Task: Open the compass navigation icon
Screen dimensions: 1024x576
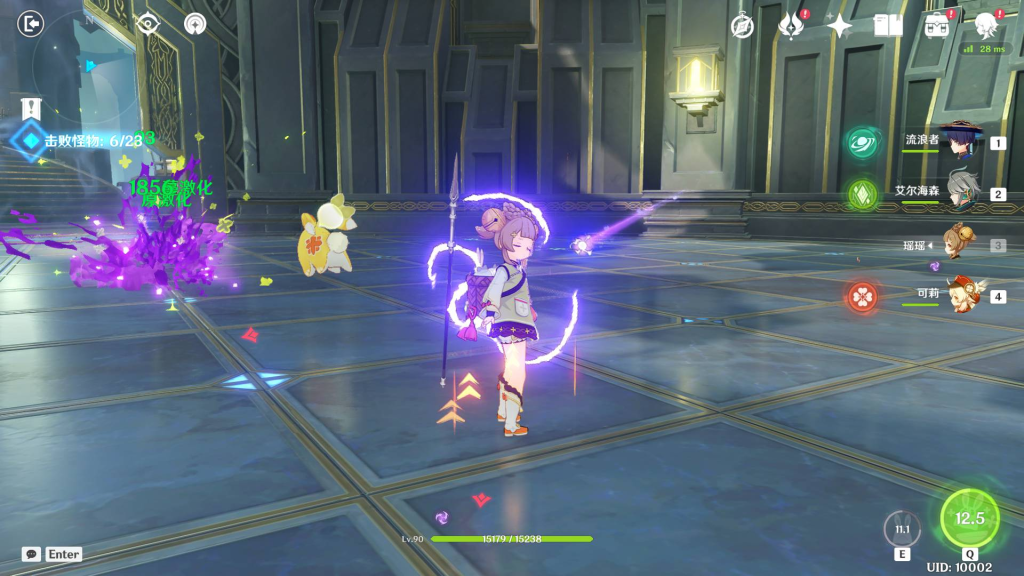Action: pos(742,26)
